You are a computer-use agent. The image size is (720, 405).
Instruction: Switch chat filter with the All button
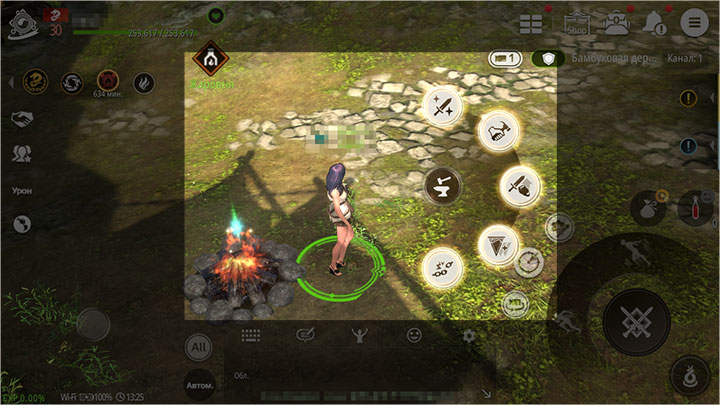pyautogui.click(x=199, y=346)
